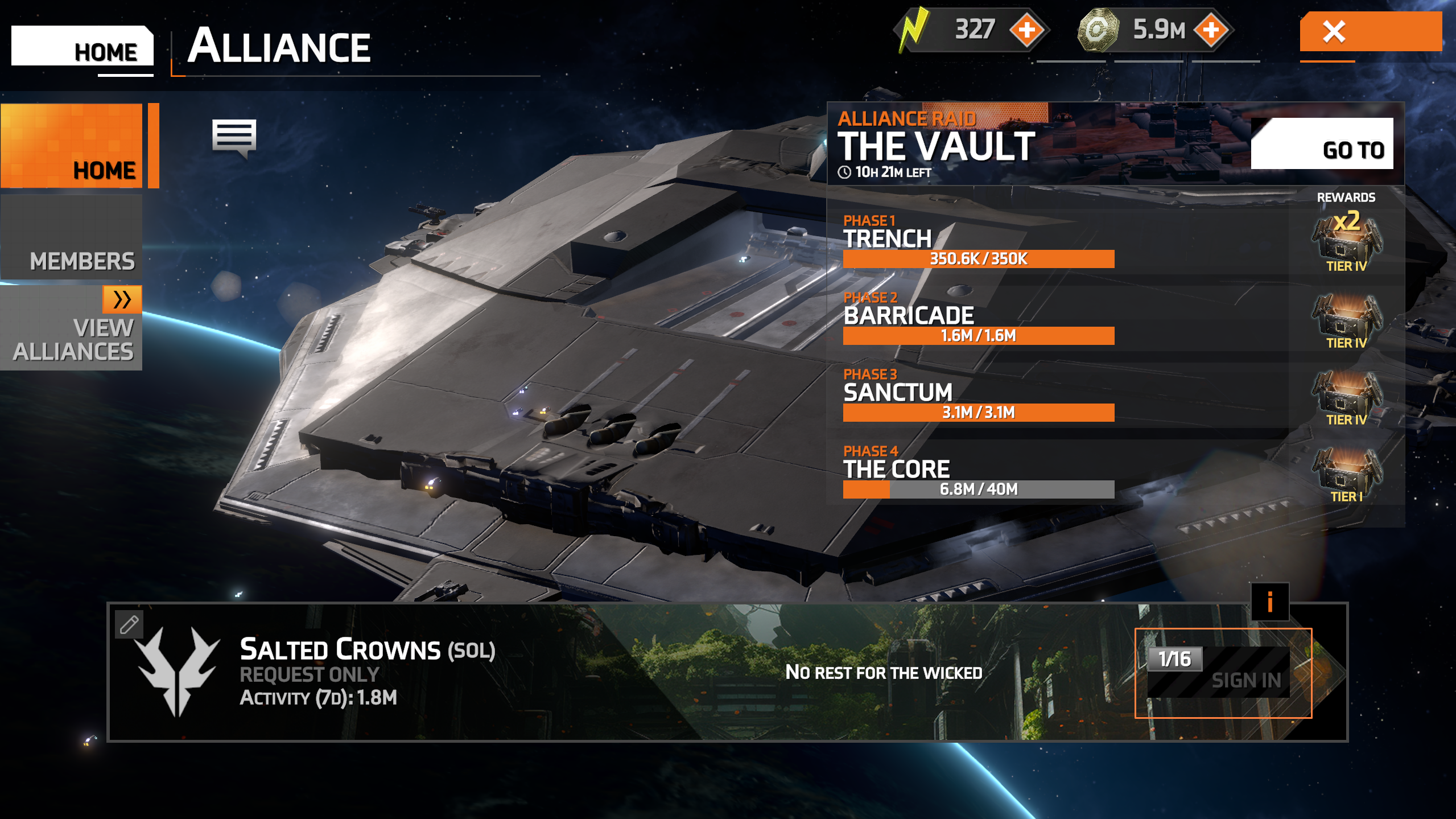Image resolution: width=1456 pixels, height=819 pixels.
Task: Switch to the Members tab
Action: coord(72,238)
